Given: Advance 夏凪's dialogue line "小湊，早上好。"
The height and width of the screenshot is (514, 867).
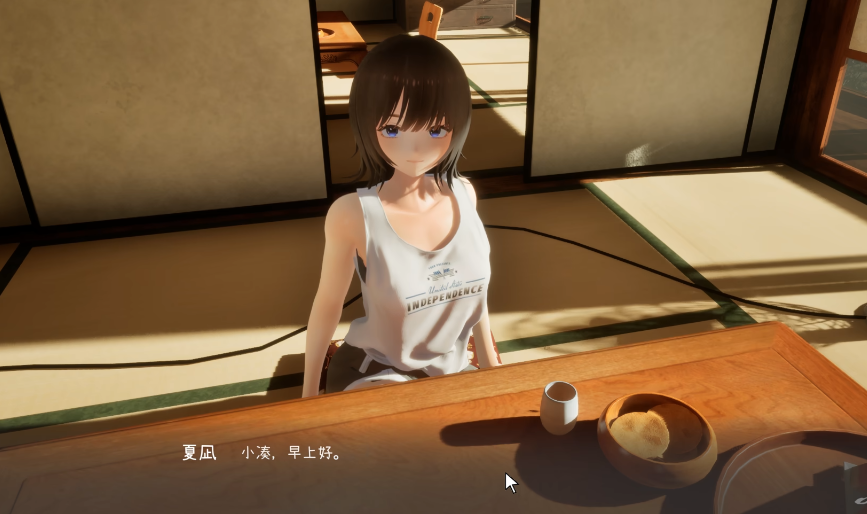Looking at the screenshot, I should (292, 453).
